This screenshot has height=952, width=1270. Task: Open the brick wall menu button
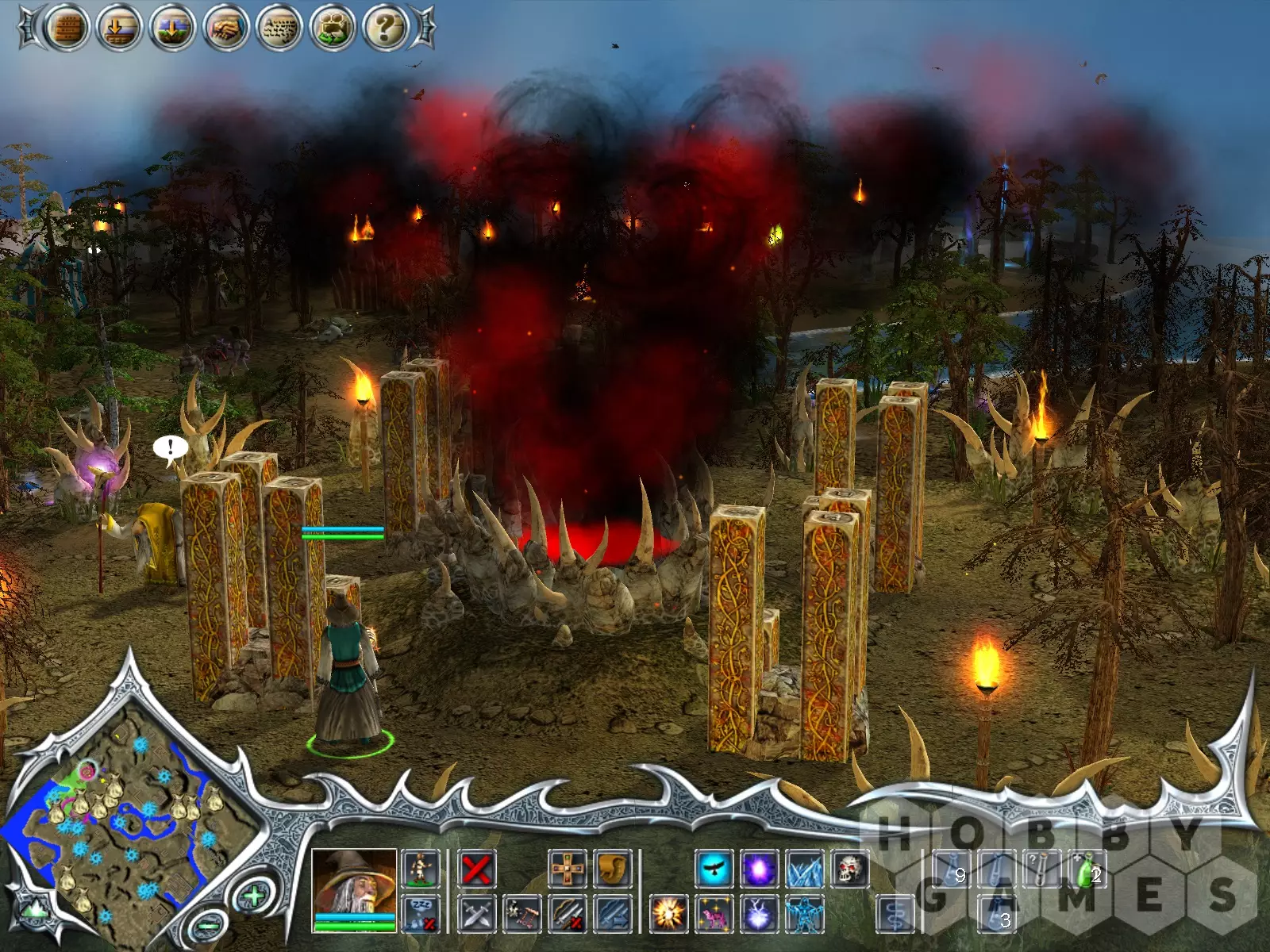[x=67, y=29]
